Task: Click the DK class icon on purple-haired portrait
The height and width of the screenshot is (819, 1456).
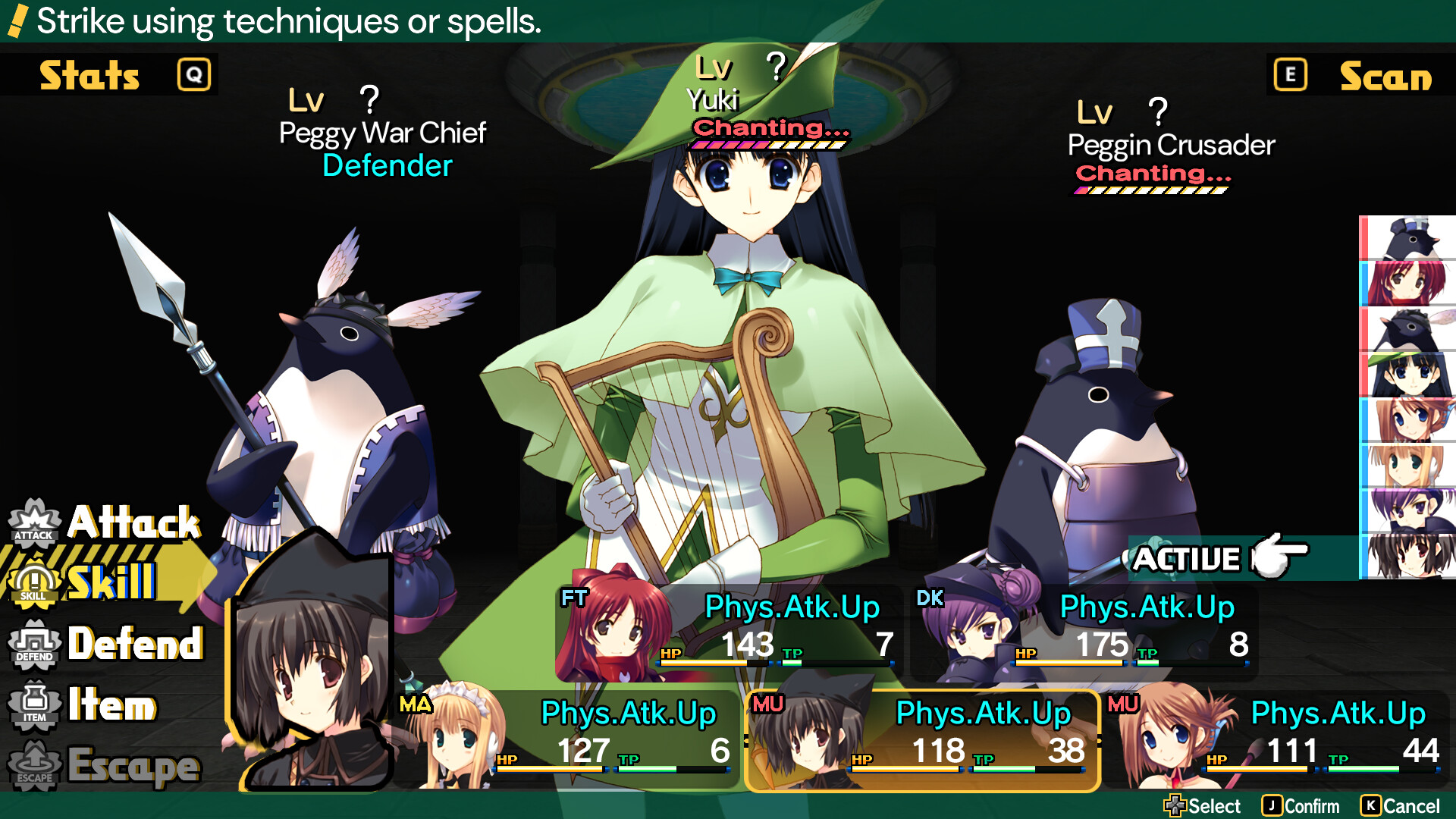Action: click(x=930, y=598)
